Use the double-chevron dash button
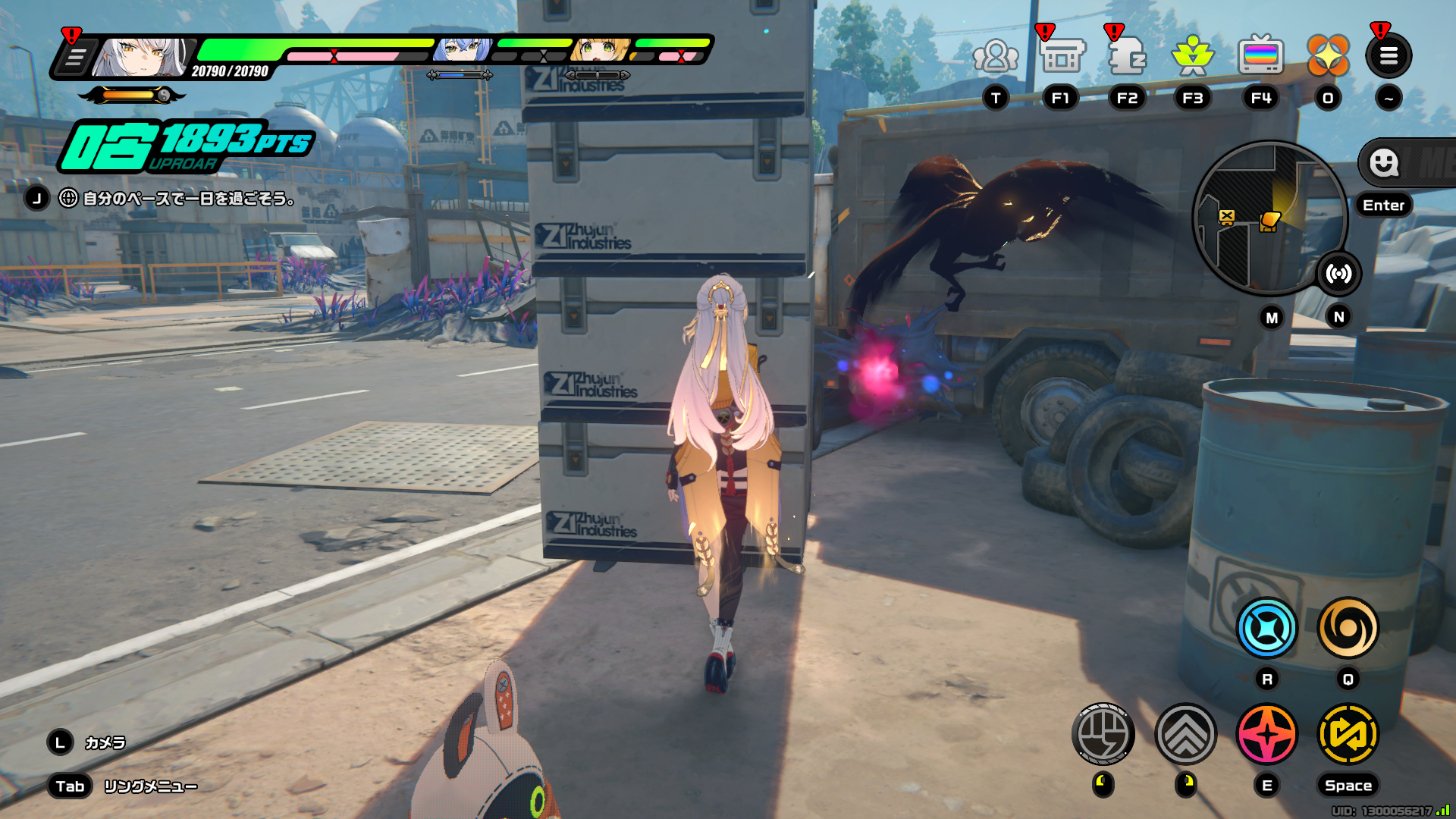This screenshot has width=1456, height=819. pos(1185,734)
